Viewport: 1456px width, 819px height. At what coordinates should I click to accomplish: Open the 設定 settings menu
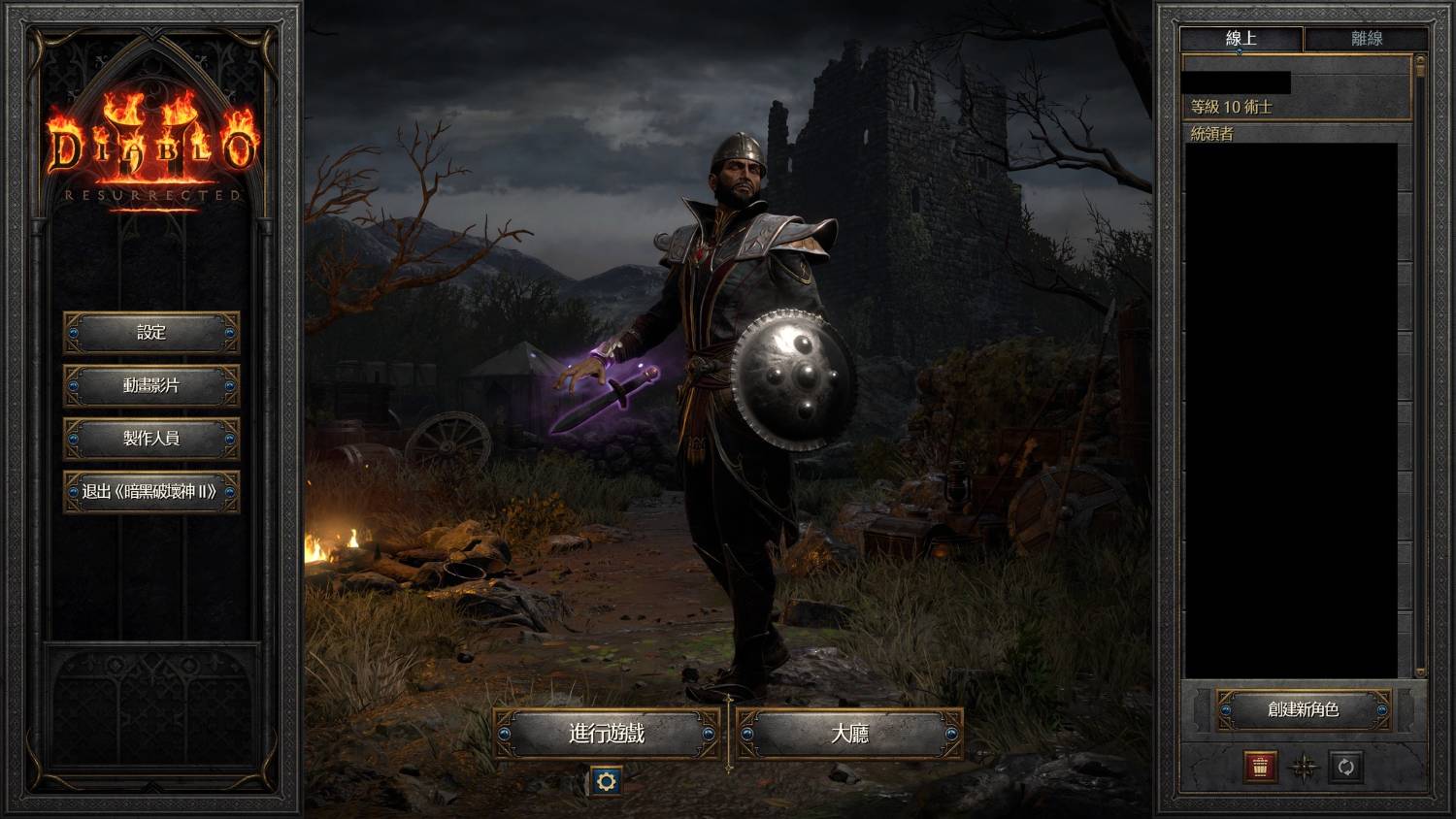click(x=151, y=333)
